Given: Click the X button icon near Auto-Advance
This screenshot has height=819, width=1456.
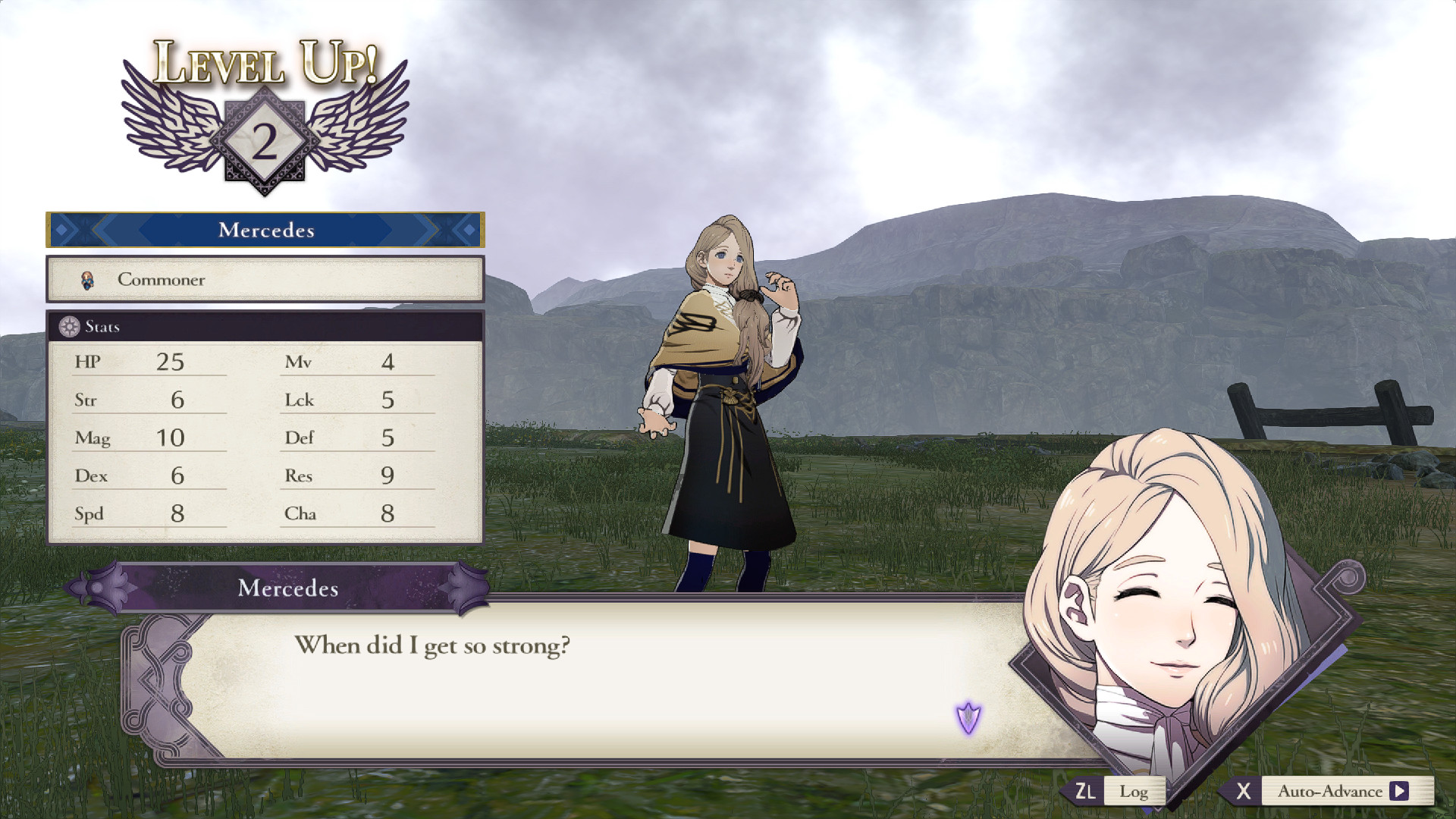Looking at the screenshot, I should pyautogui.click(x=1244, y=791).
